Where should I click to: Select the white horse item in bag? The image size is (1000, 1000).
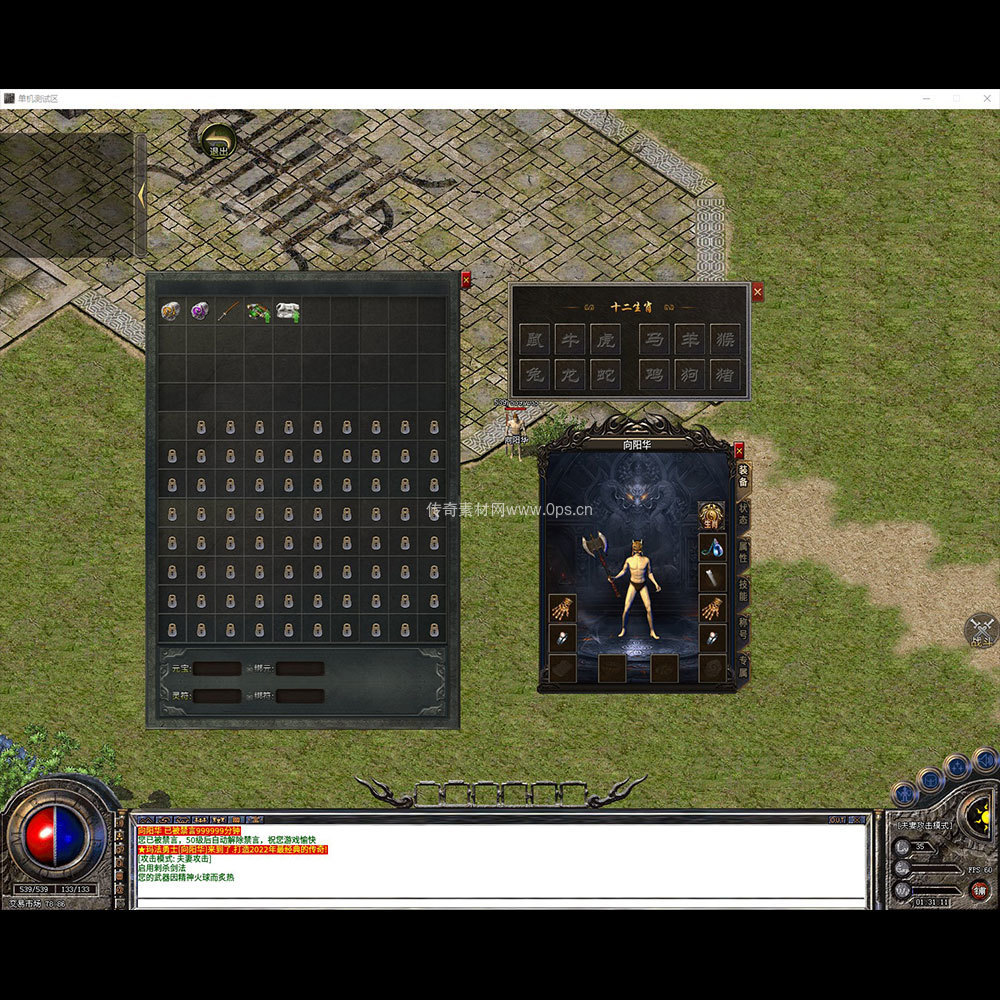tap(288, 311)
